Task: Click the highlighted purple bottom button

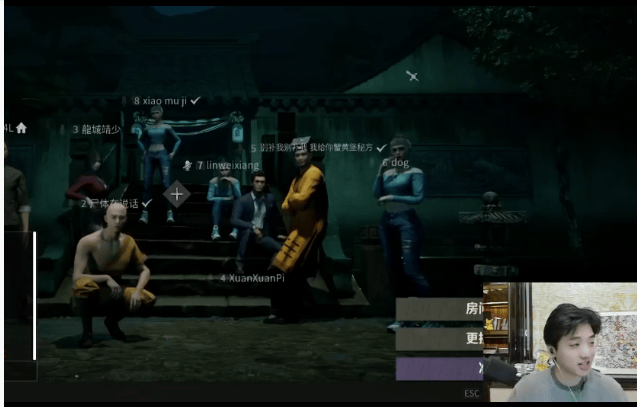Action: tap(440, 368)
